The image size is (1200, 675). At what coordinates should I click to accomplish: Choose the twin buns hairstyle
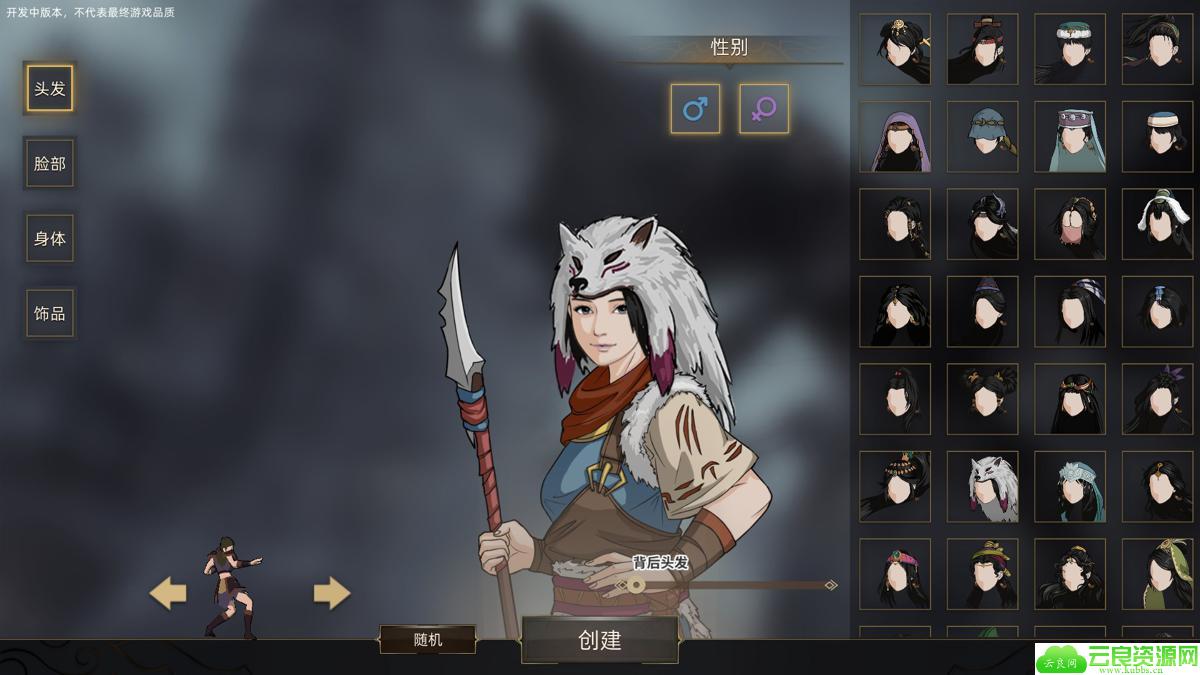[x=982, y=399]
